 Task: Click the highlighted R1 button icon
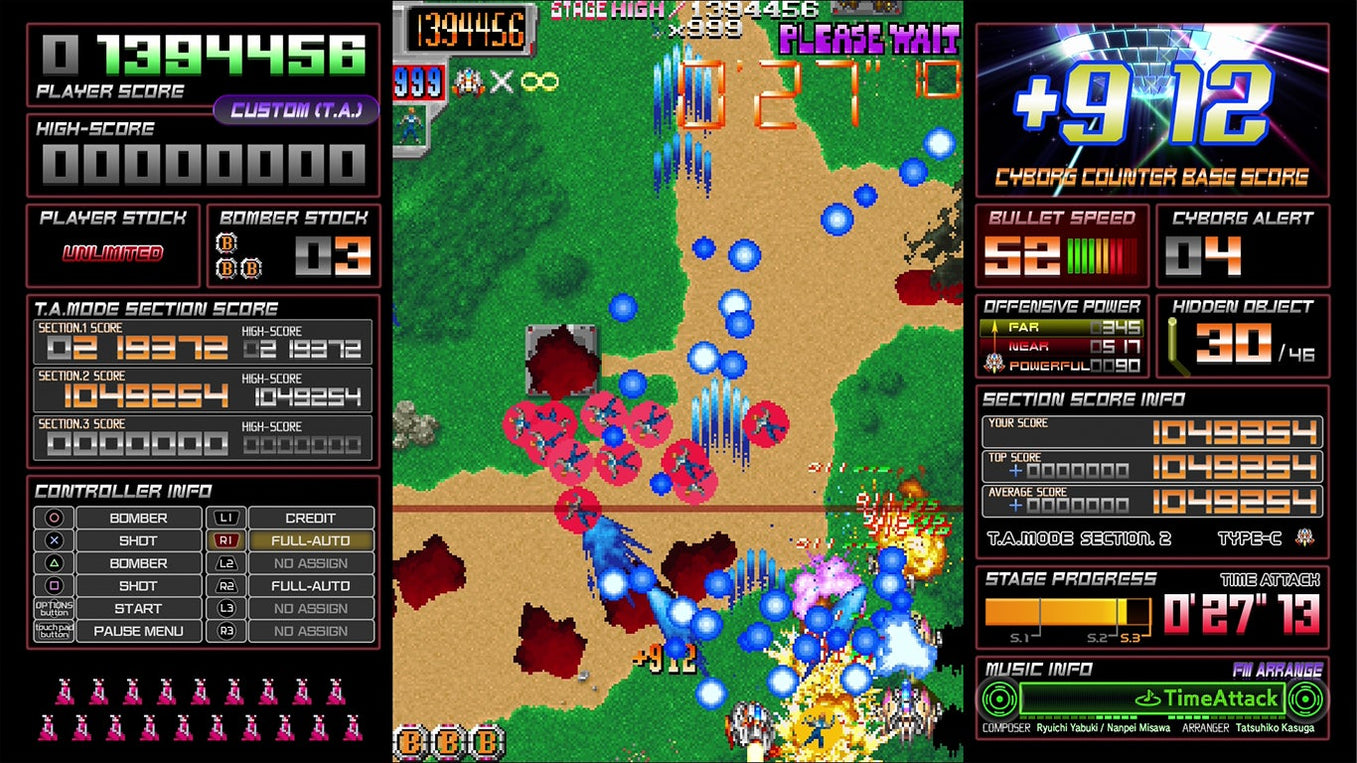click(226, 540)
